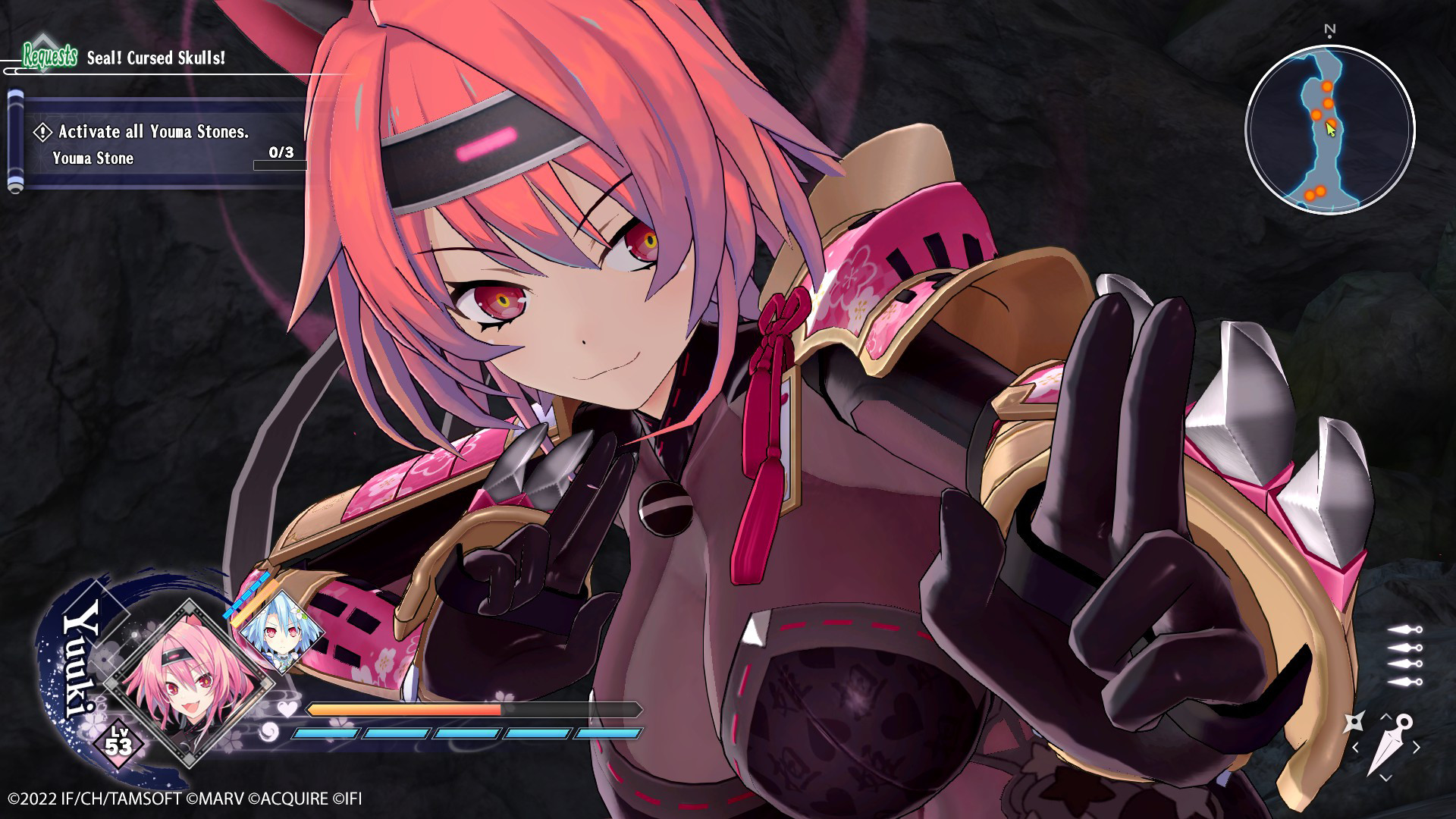Viewport: 1456px width, 819px height.
Task: Click the exclamation diamond beside the objective
Action: 43,132
